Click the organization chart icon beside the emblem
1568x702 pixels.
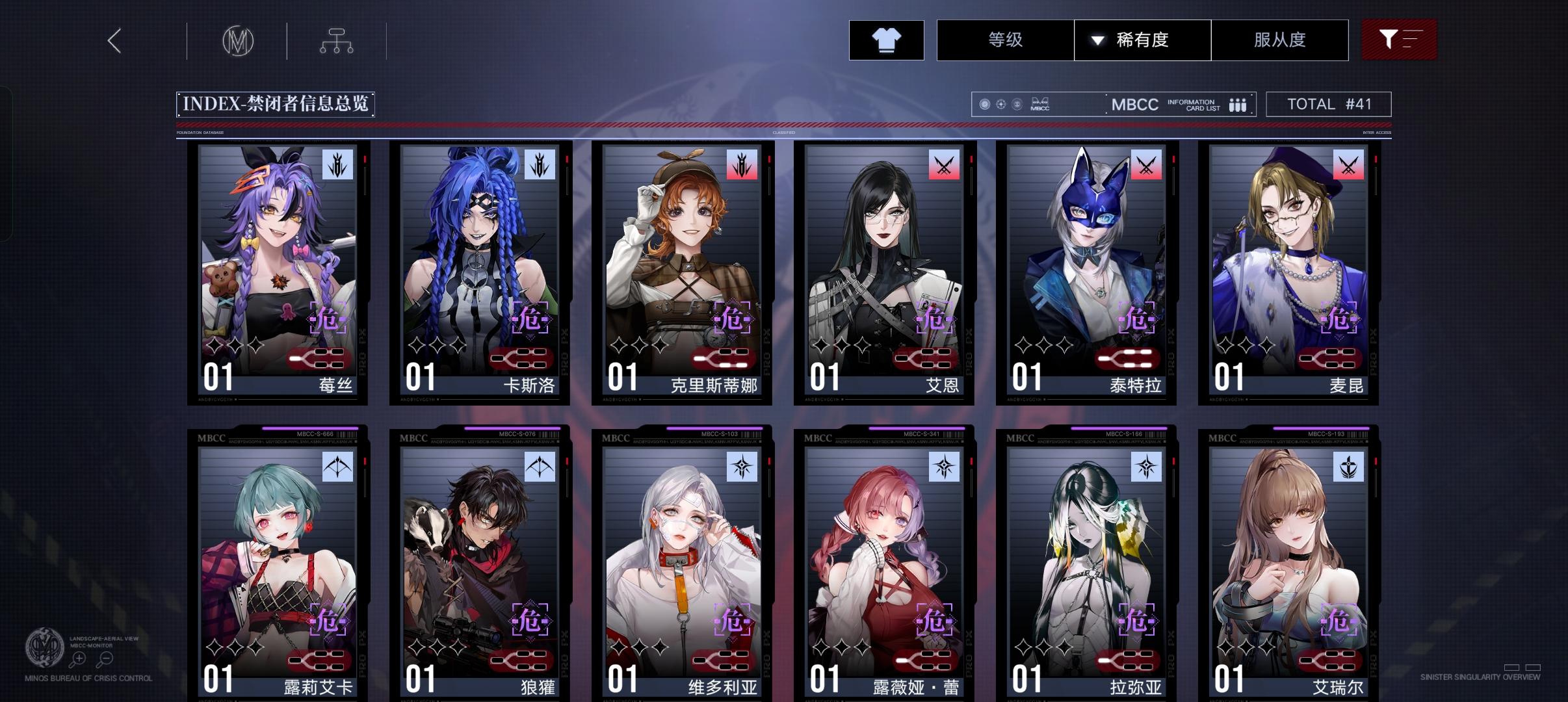click(336, 40)
